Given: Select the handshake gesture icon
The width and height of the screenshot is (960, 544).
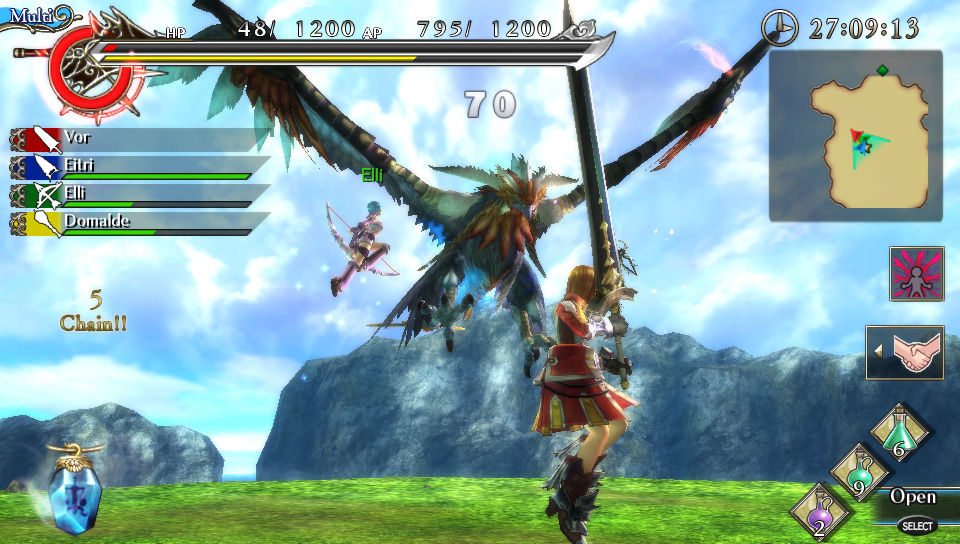Looking at the screenshot, I should (x=906, y=353).
